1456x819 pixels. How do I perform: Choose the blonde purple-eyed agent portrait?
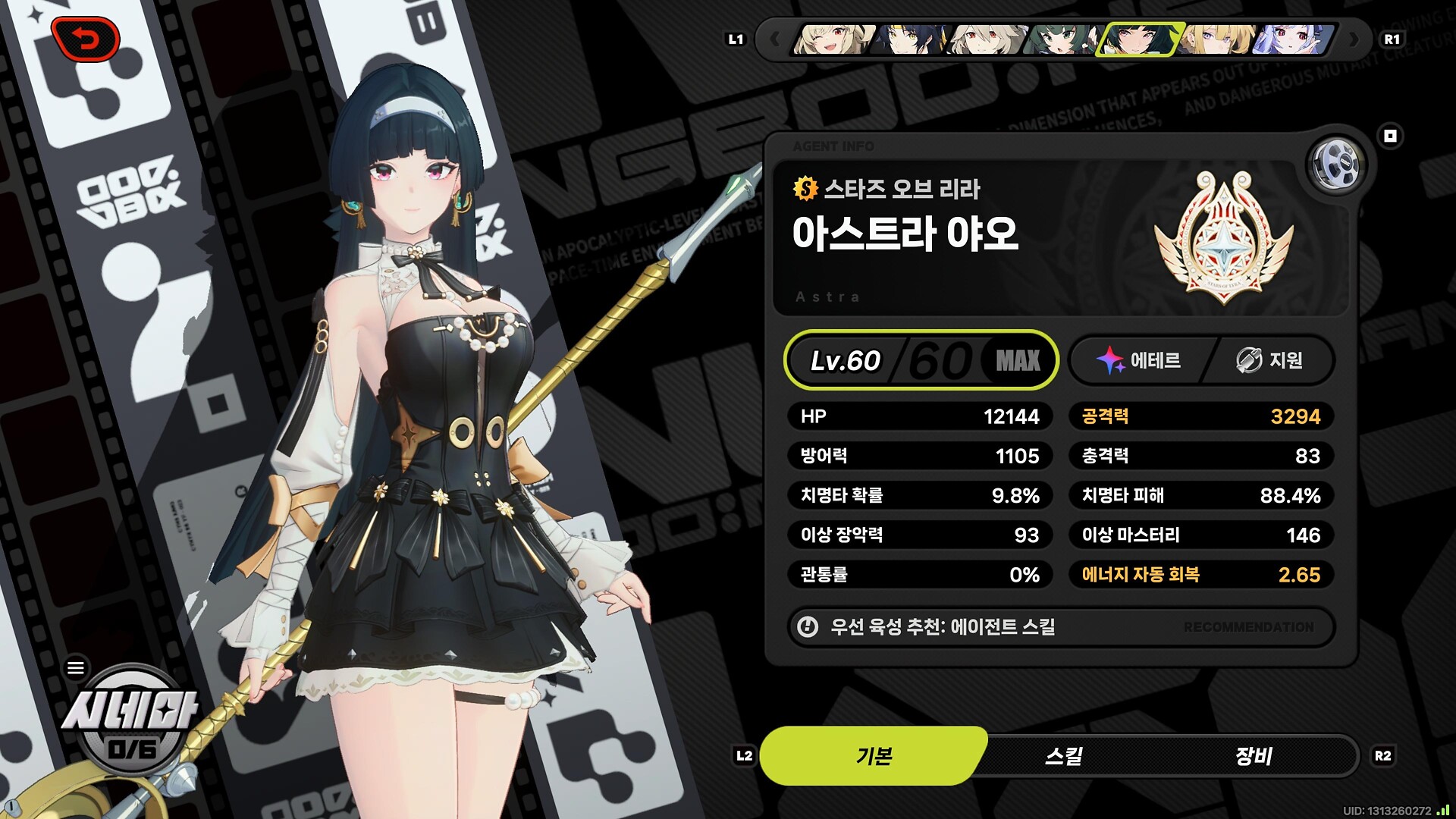pos(1218,39)
